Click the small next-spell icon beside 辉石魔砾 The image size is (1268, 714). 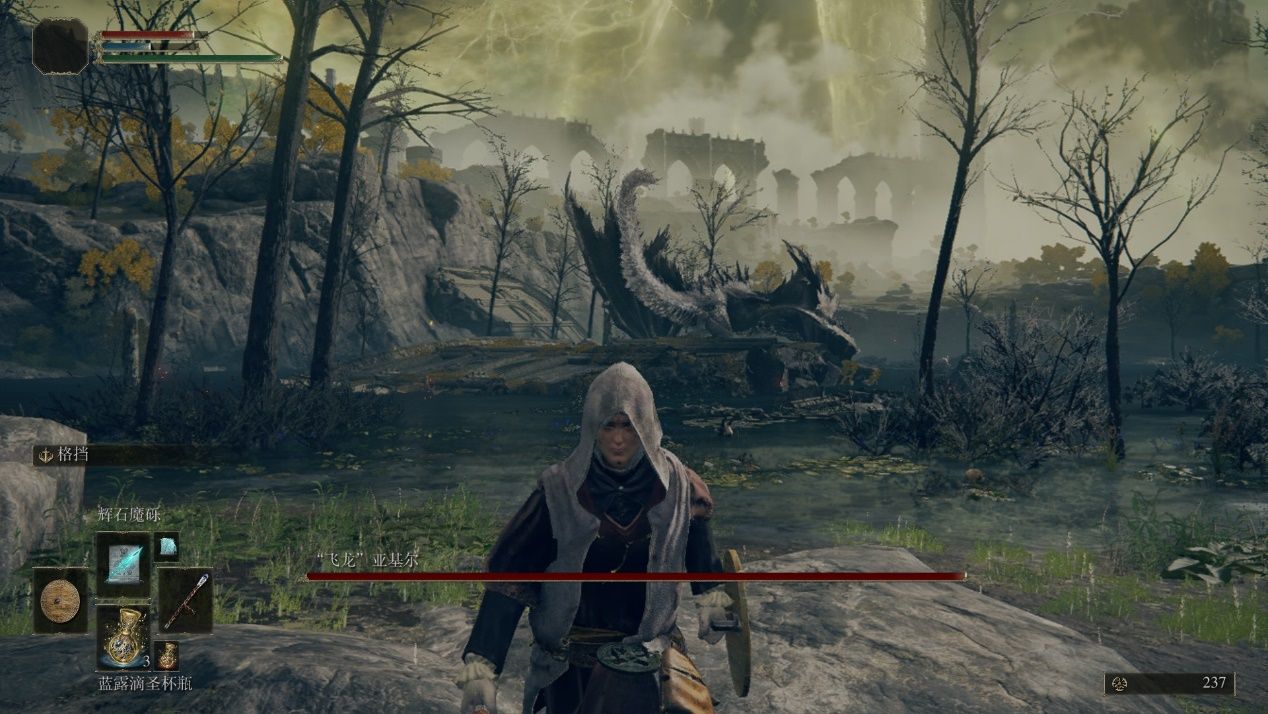167,545
